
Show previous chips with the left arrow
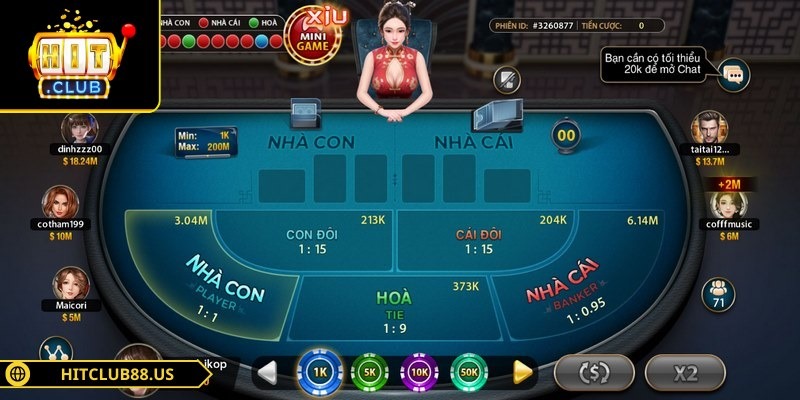click(267, 372)
